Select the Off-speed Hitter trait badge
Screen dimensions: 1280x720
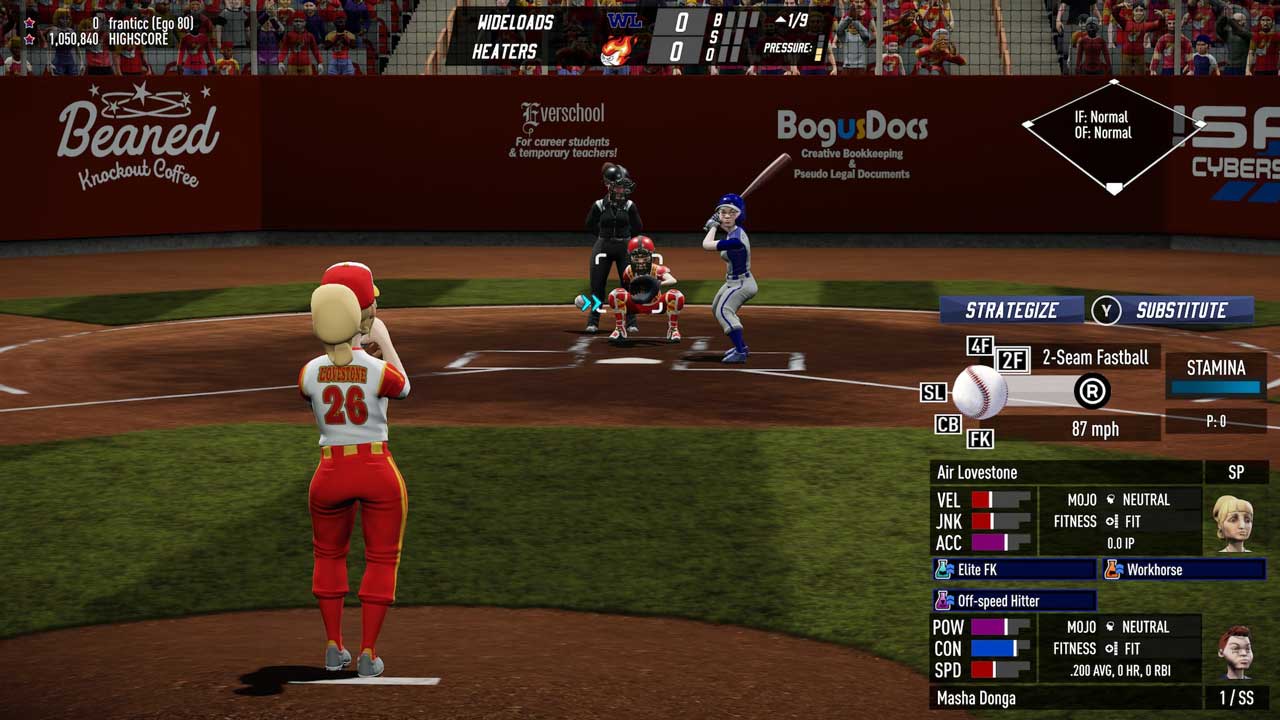click(1014, 601)
